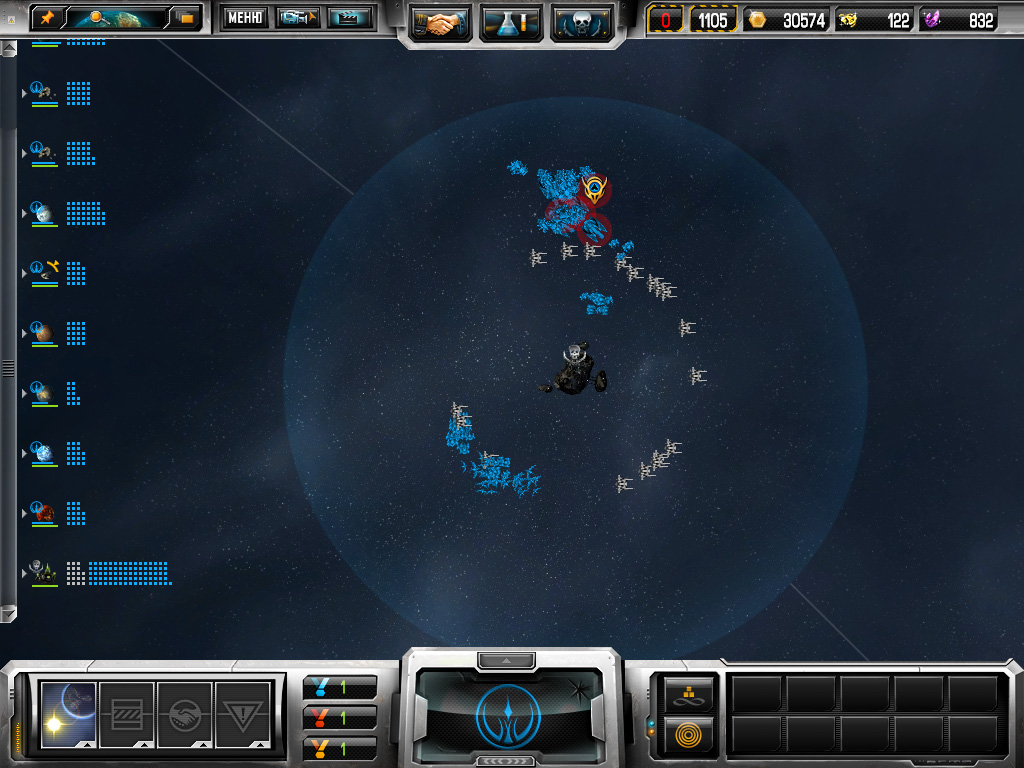This screenshot has width=1024, height=768.
Task: Click the infinity stack button in bottom panel
Action: pos(690,693)
